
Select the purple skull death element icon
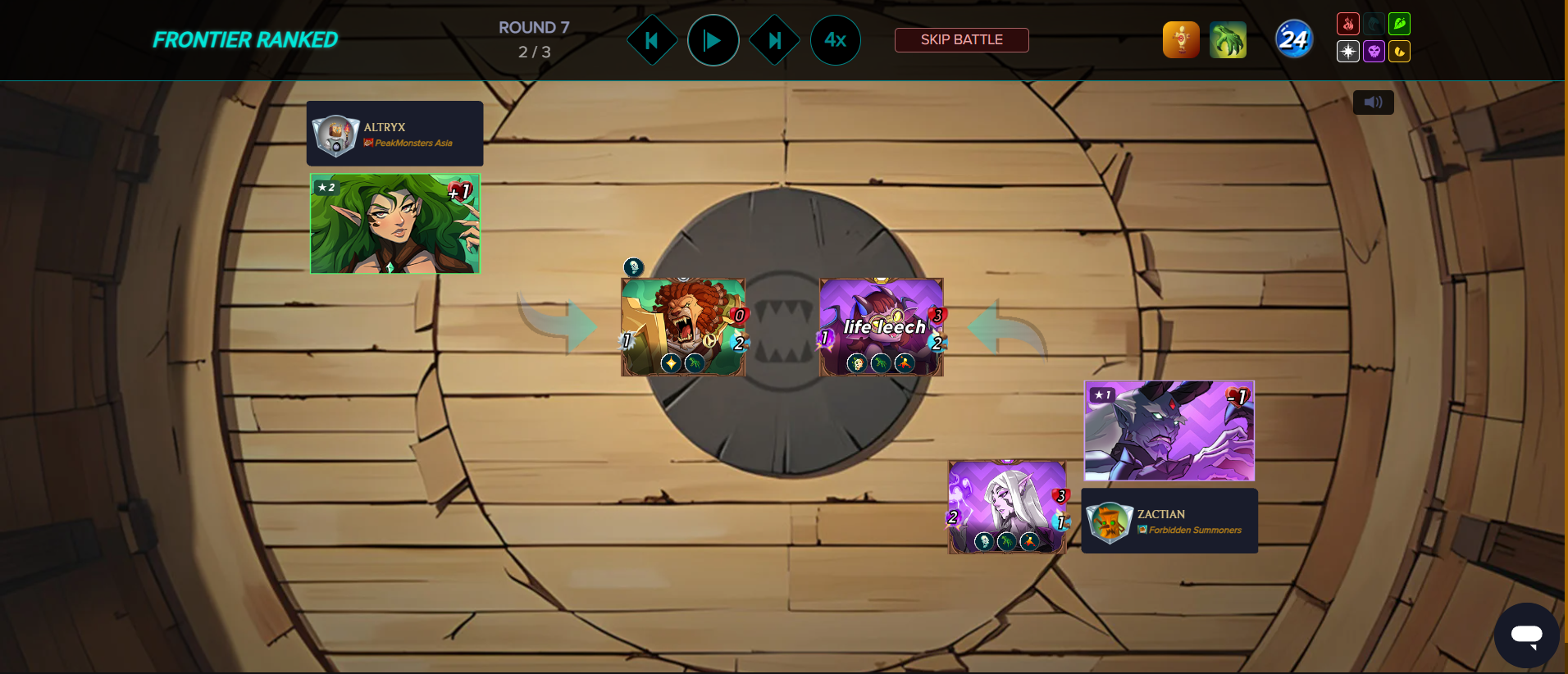[1374, 52]
